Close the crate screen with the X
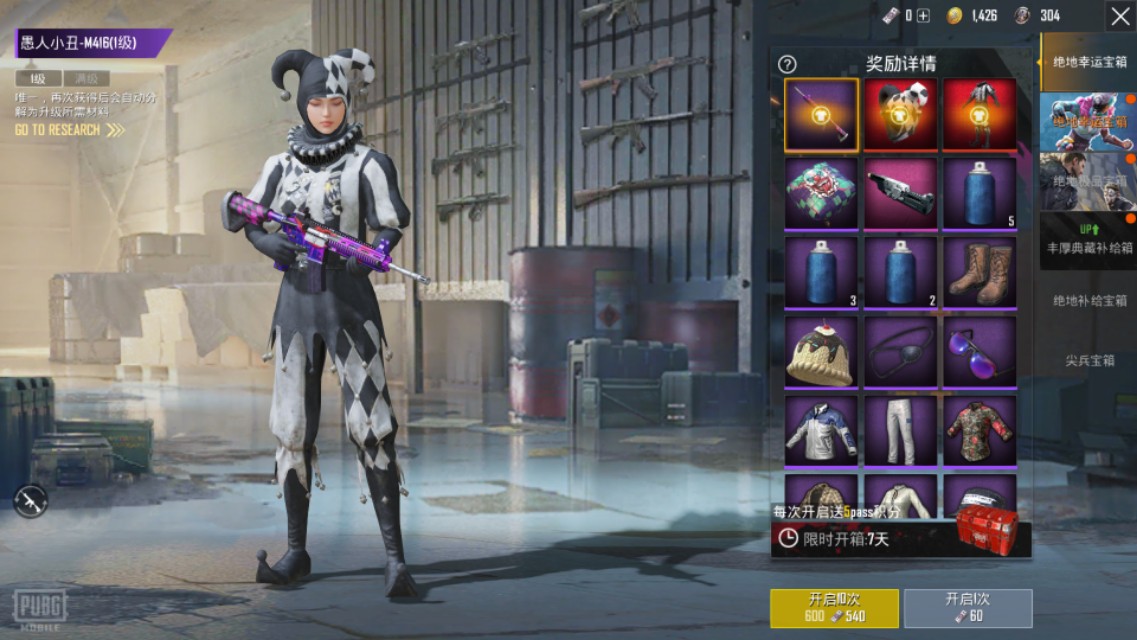 coord(1119,16)
